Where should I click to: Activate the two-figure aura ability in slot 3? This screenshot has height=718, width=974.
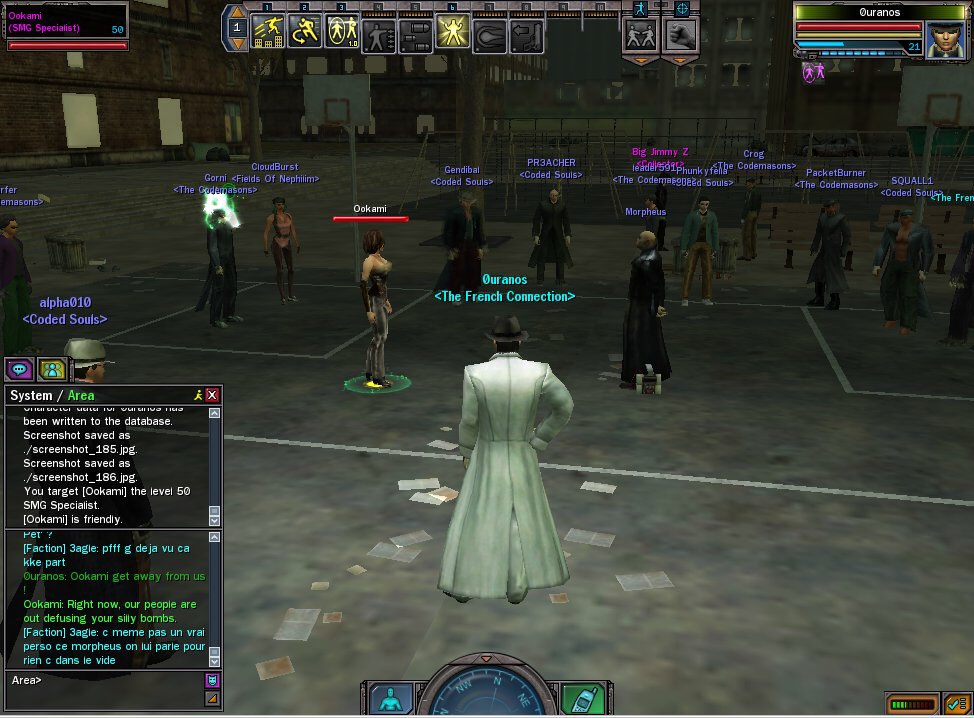tap(342, 32)
